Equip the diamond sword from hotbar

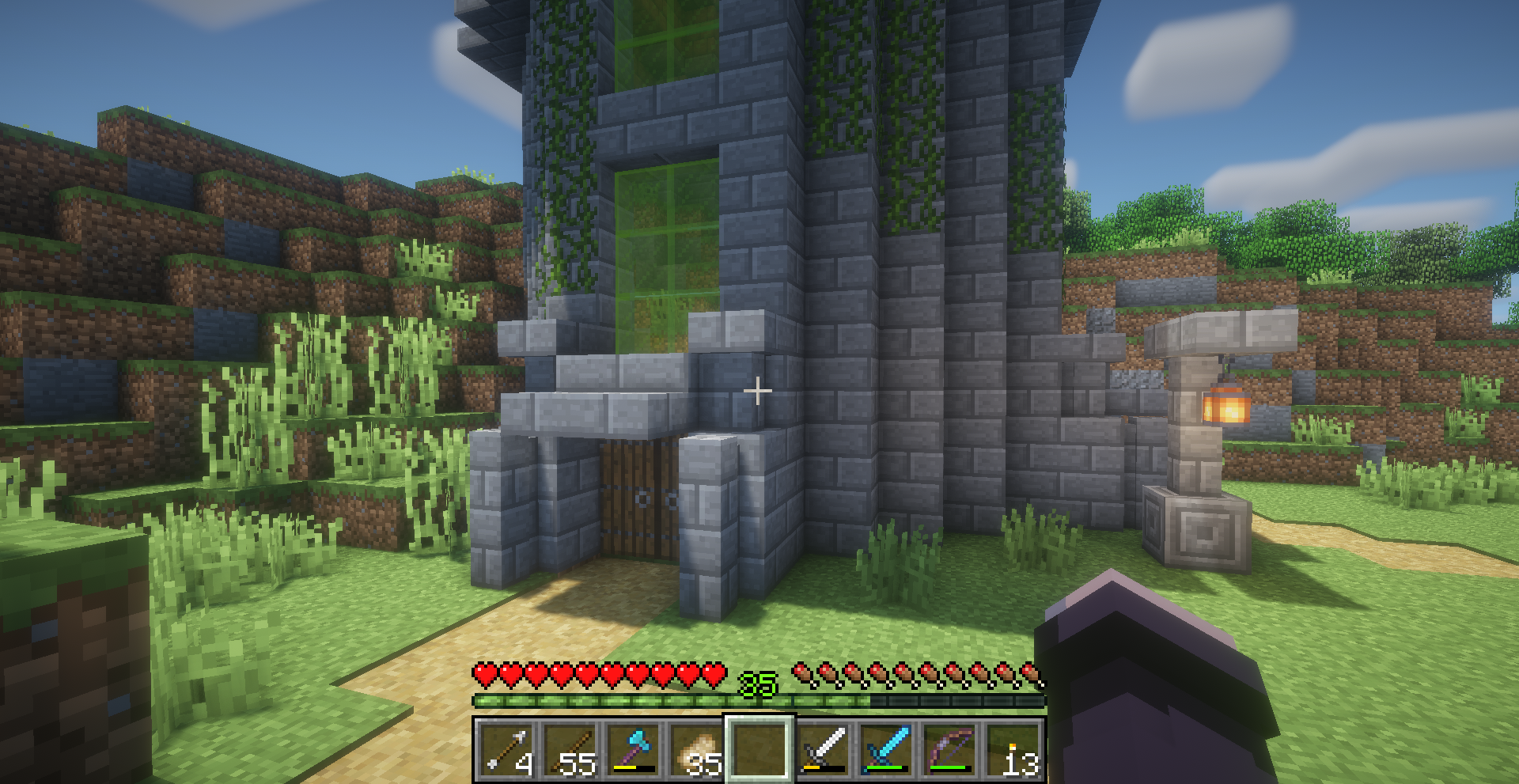886,748
